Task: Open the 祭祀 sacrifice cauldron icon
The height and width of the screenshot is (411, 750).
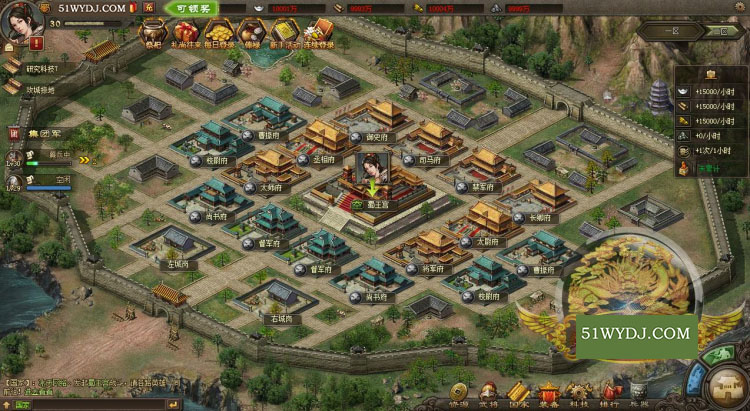Action: coord(152,32)
